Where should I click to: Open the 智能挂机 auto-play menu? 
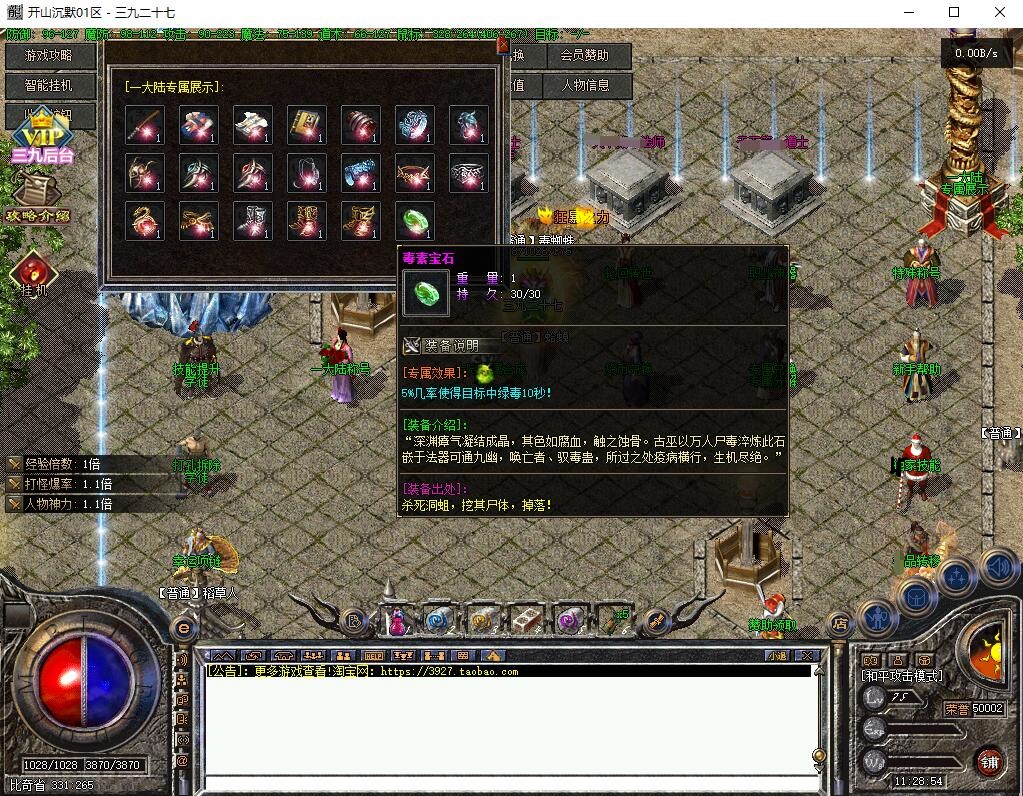coord(50,86)
